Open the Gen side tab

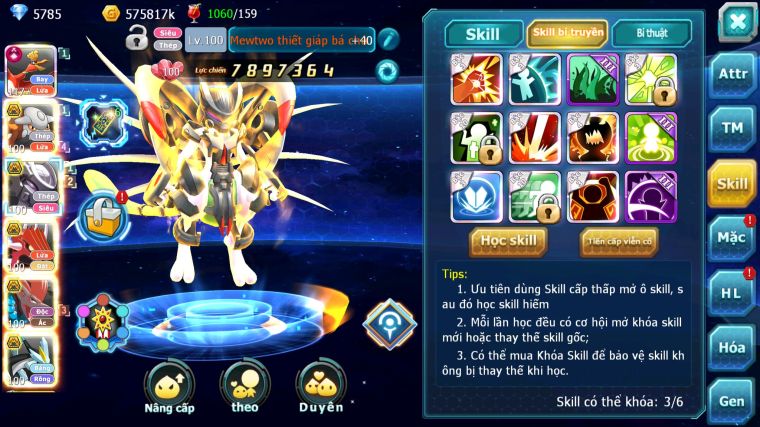pos(732,400)
